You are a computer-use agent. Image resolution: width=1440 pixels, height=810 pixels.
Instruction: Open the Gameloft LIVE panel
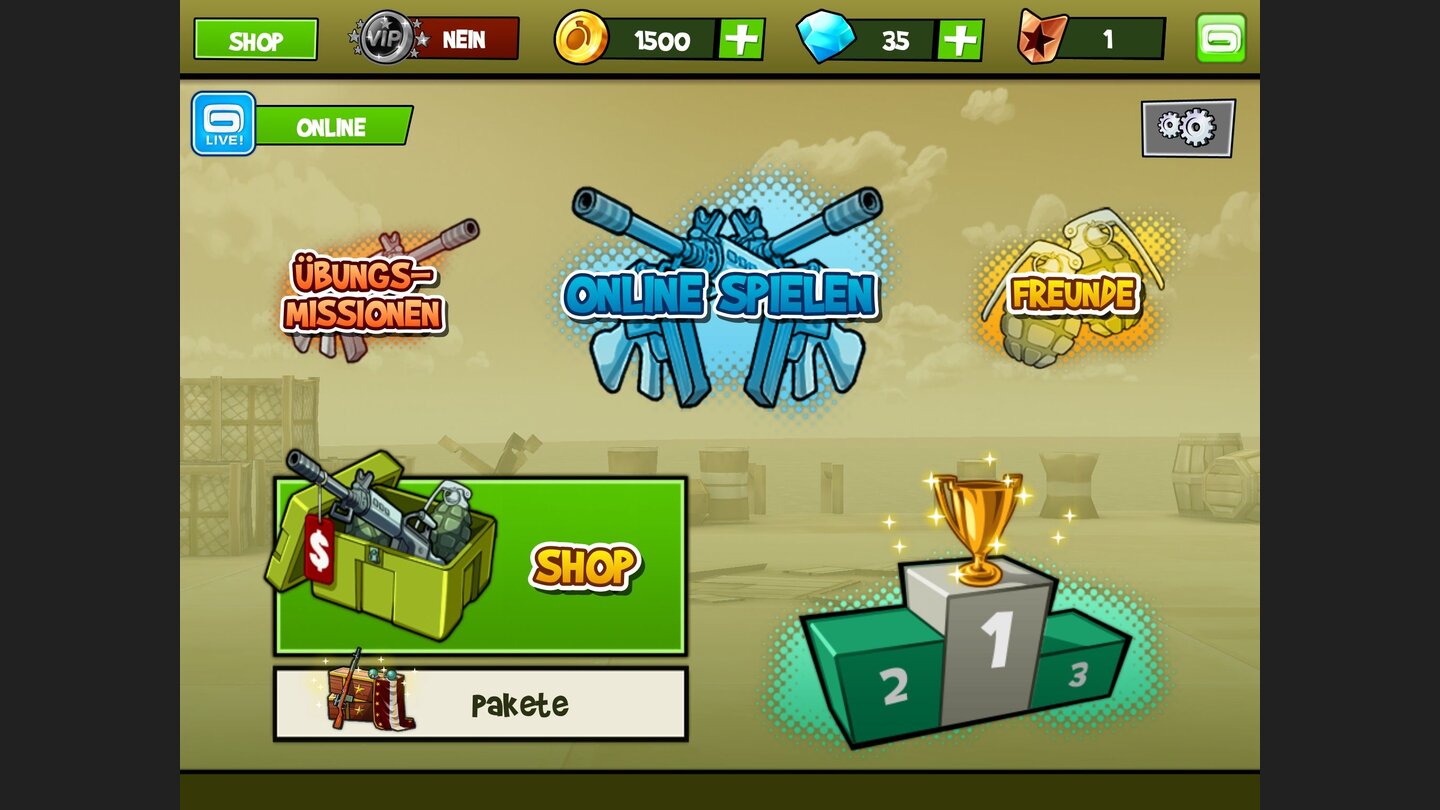pos(222,125)
